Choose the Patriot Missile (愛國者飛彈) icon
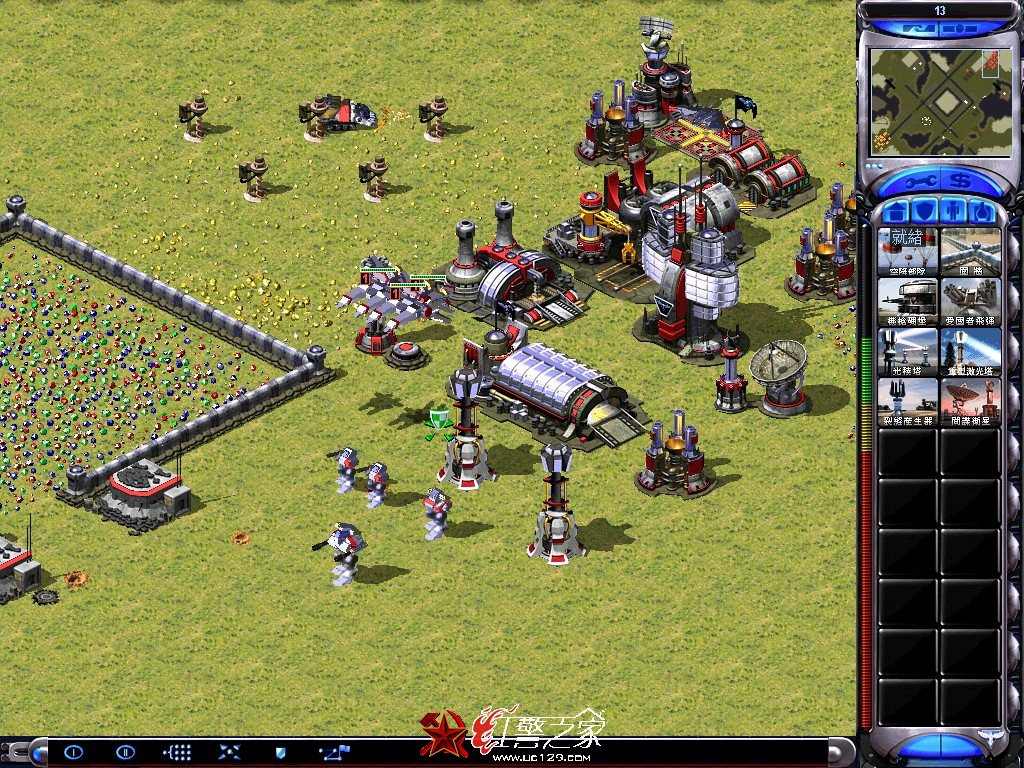This screenshot has width=1024, height=768. coord(970,301)
